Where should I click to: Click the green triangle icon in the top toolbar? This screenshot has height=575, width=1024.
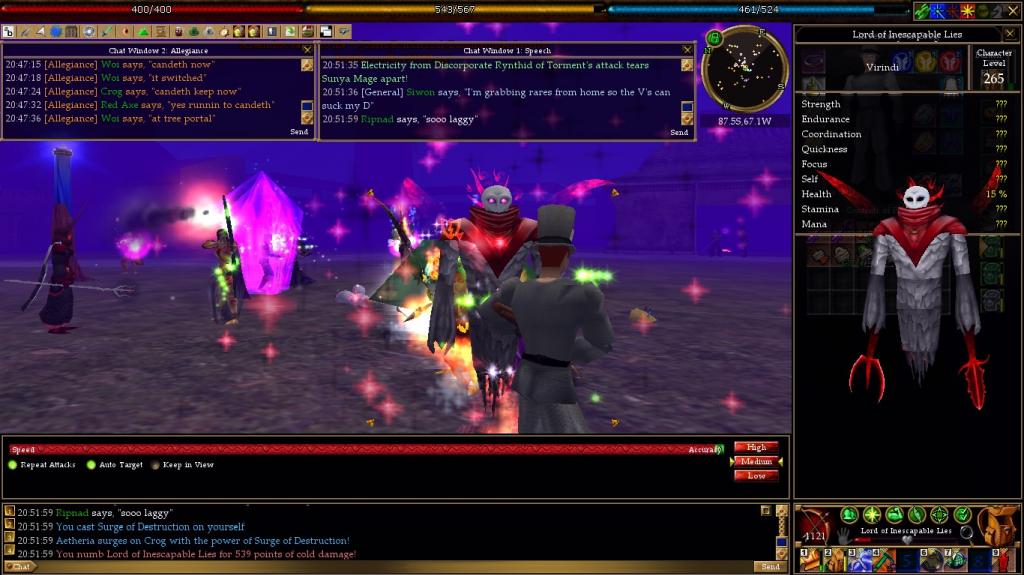coord(144,31)
